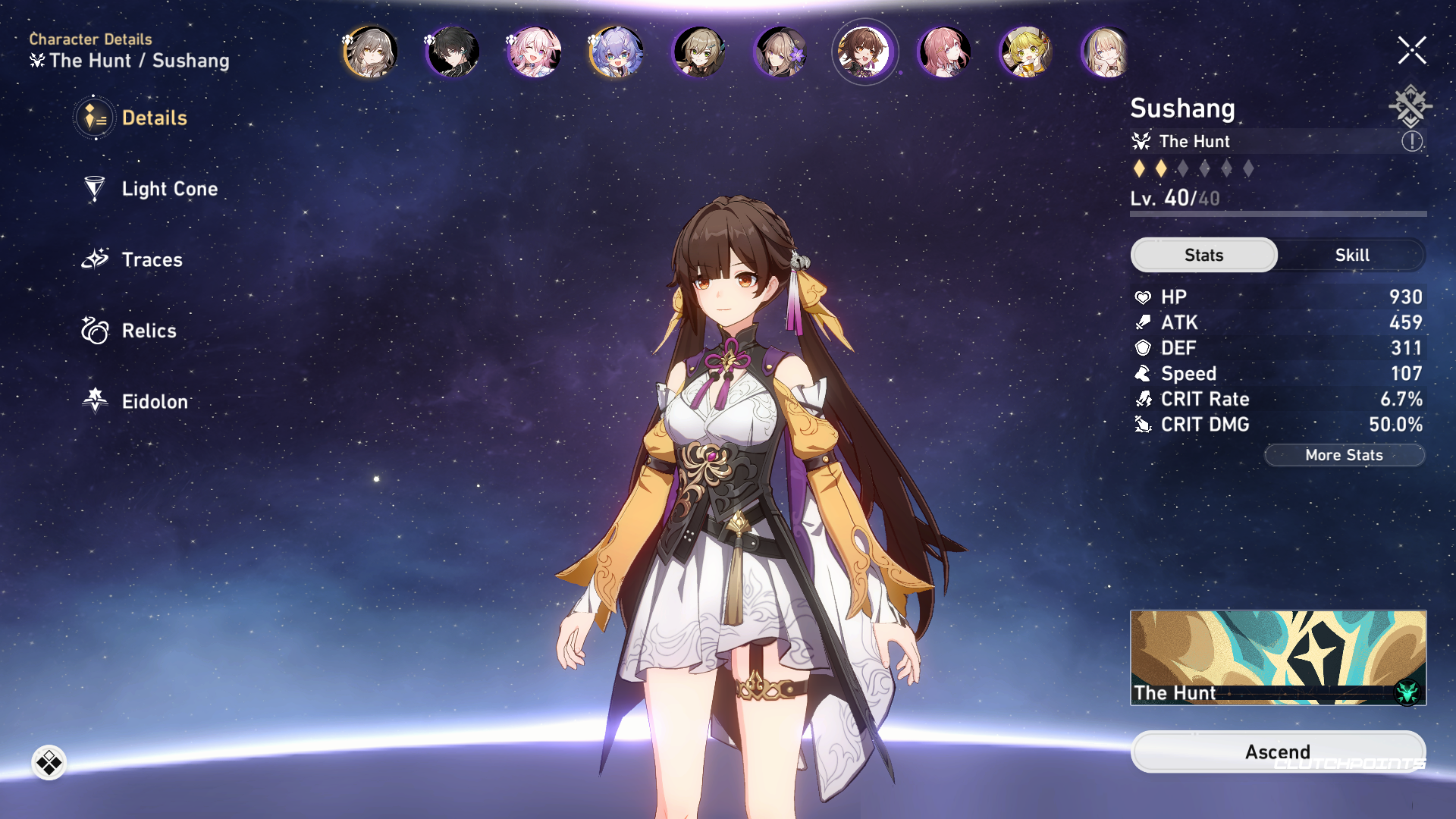Screen dimensions: 1456x819
Task: Choose the black-haired Dan Heng portrait
Action: 453,52
